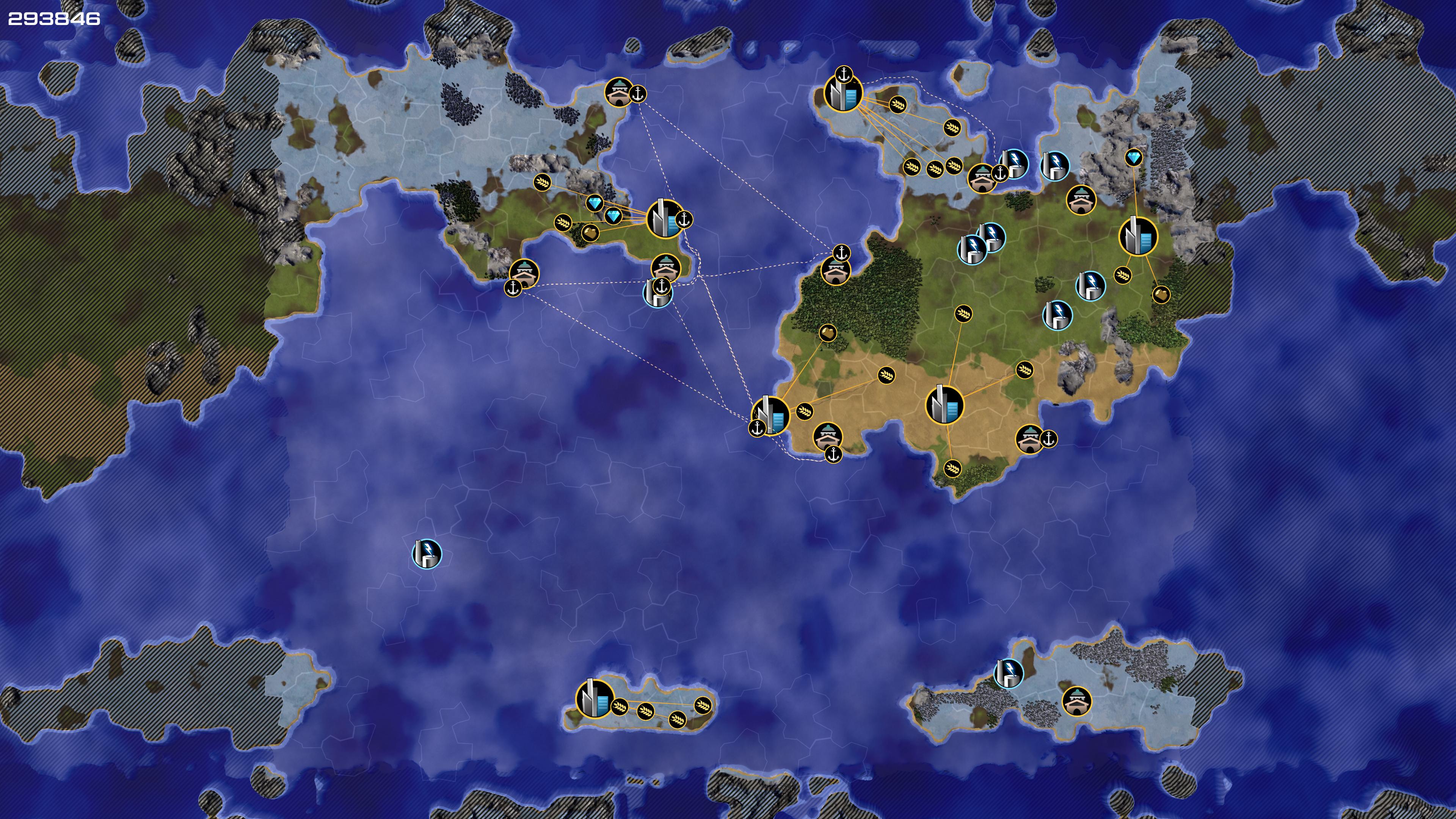Click the city marker linked to two diamond resources
1456x819 pixels.
665,219
